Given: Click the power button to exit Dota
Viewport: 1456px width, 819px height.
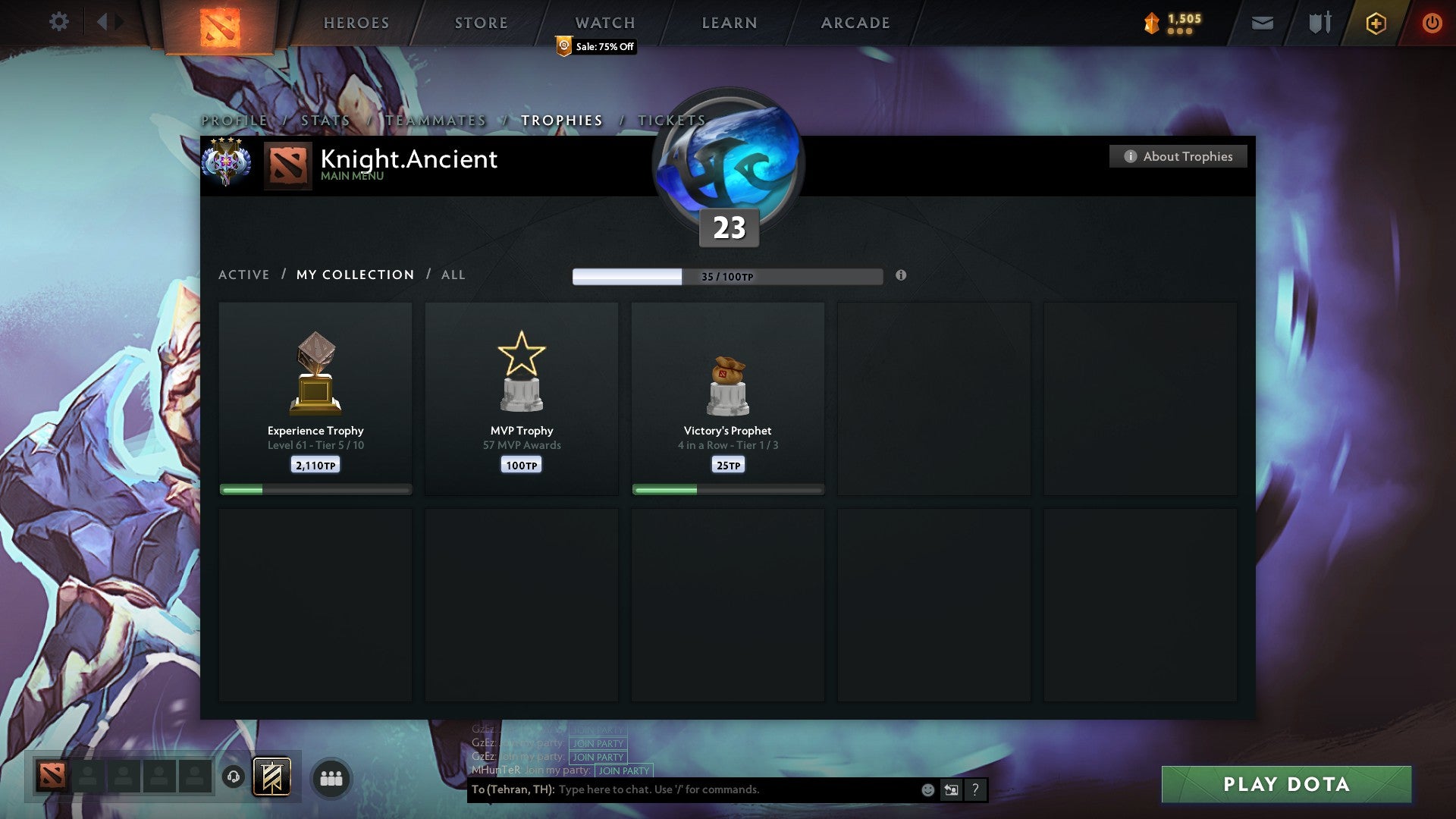Looking at the screenshot, I should 1432,23.
